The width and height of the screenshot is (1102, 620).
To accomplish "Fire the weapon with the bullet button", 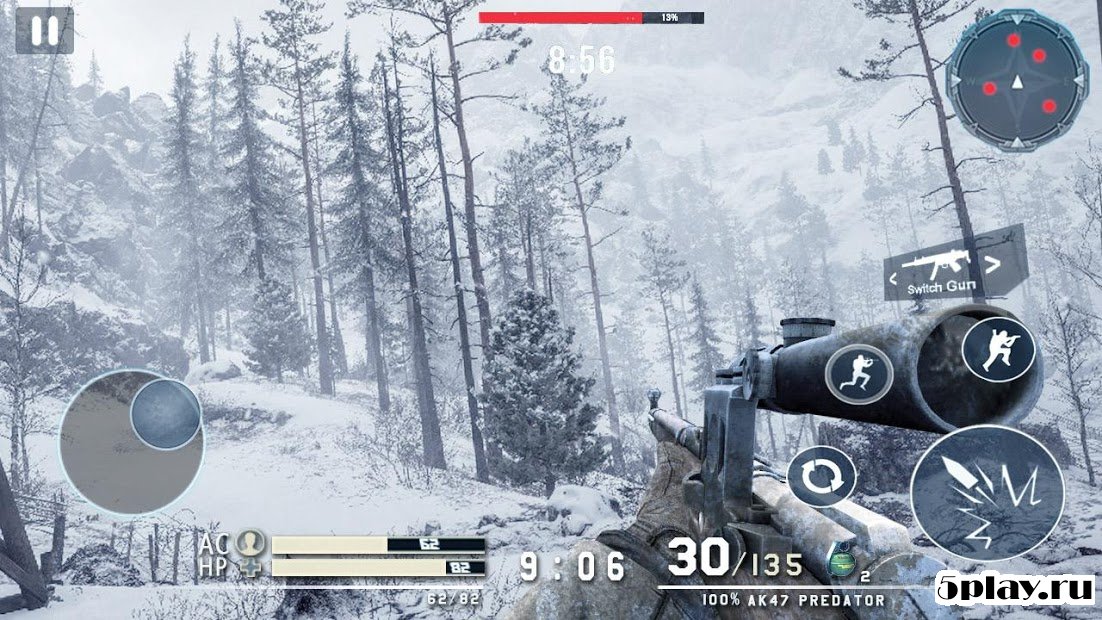I will click(986, 492).
